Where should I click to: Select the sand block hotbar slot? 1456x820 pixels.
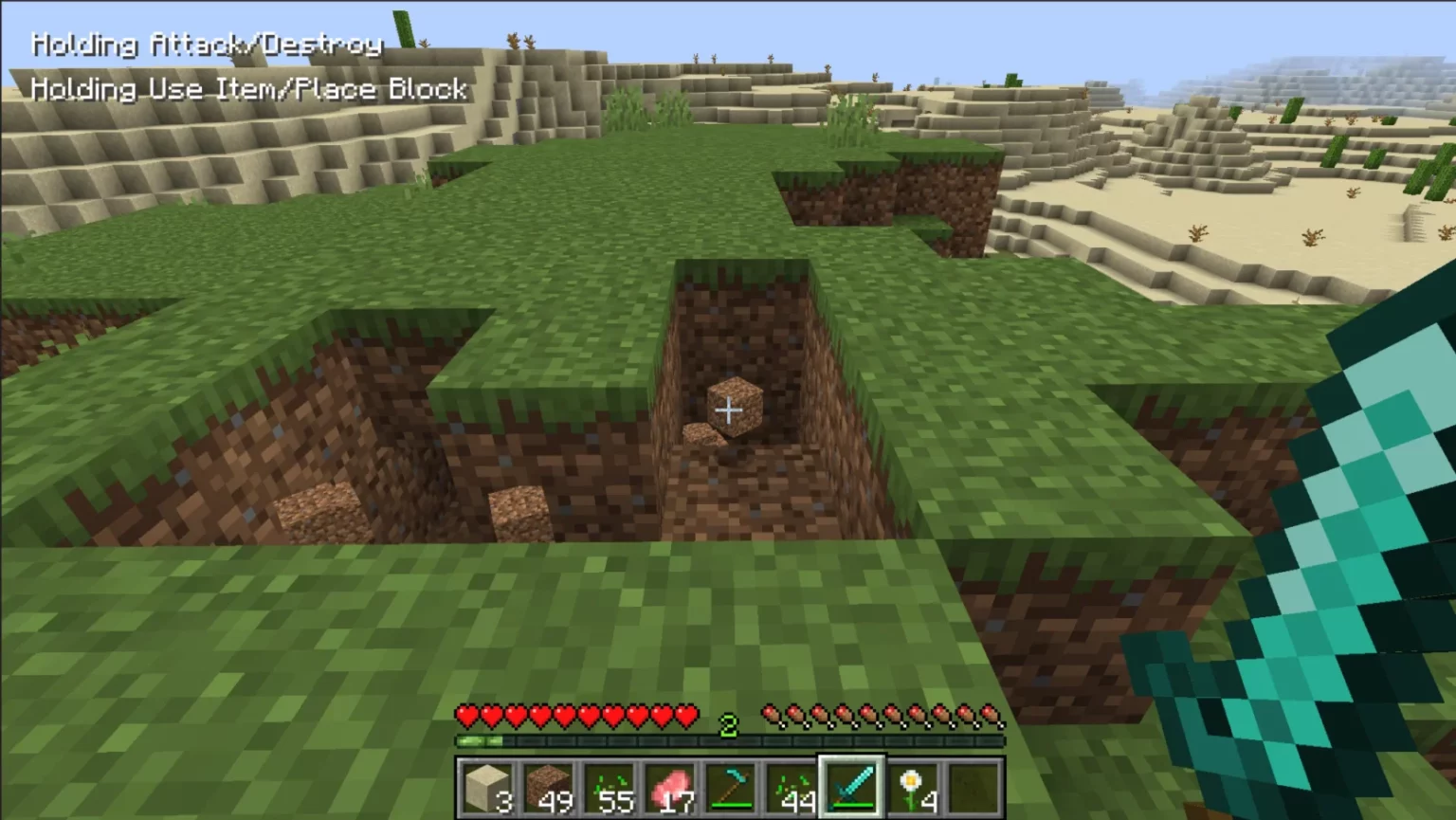click(486, 788)
